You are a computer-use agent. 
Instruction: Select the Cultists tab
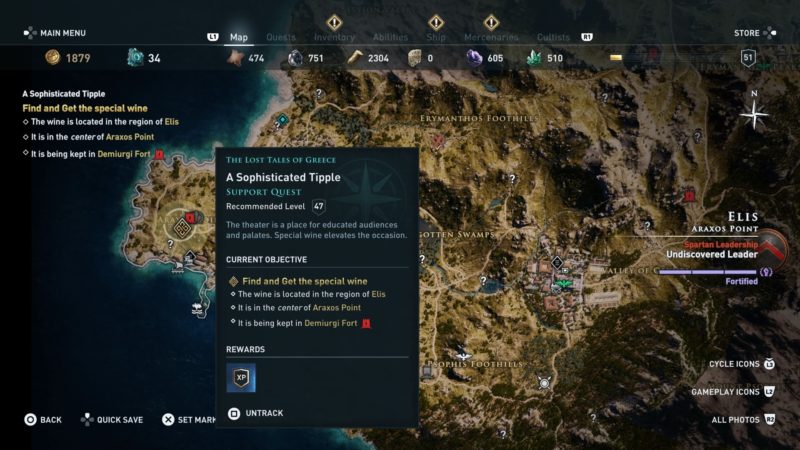point(553,38)
